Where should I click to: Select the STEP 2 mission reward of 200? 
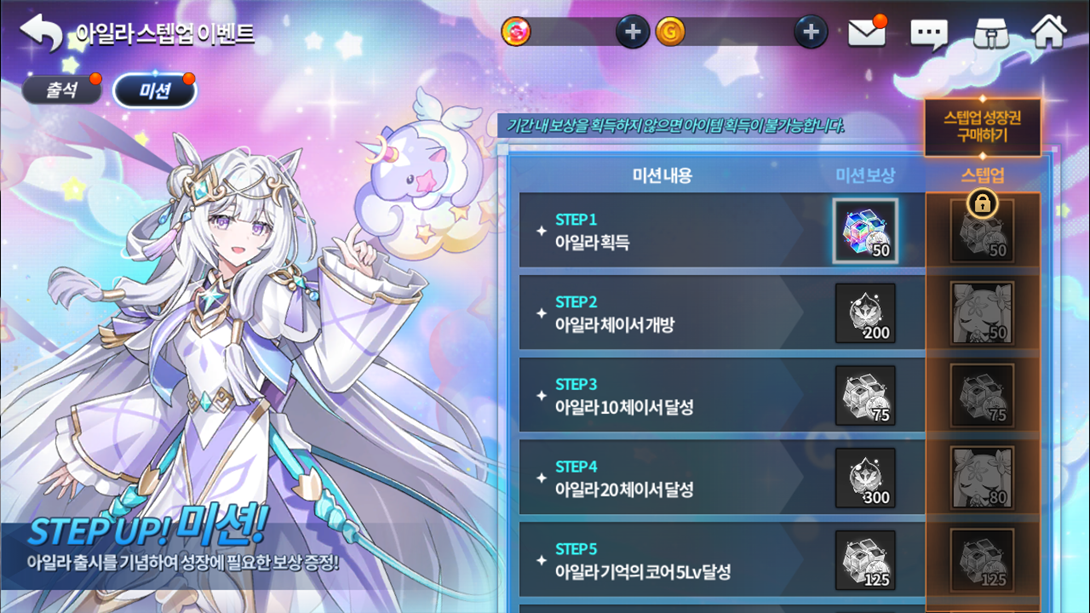[x=865, y=314]
